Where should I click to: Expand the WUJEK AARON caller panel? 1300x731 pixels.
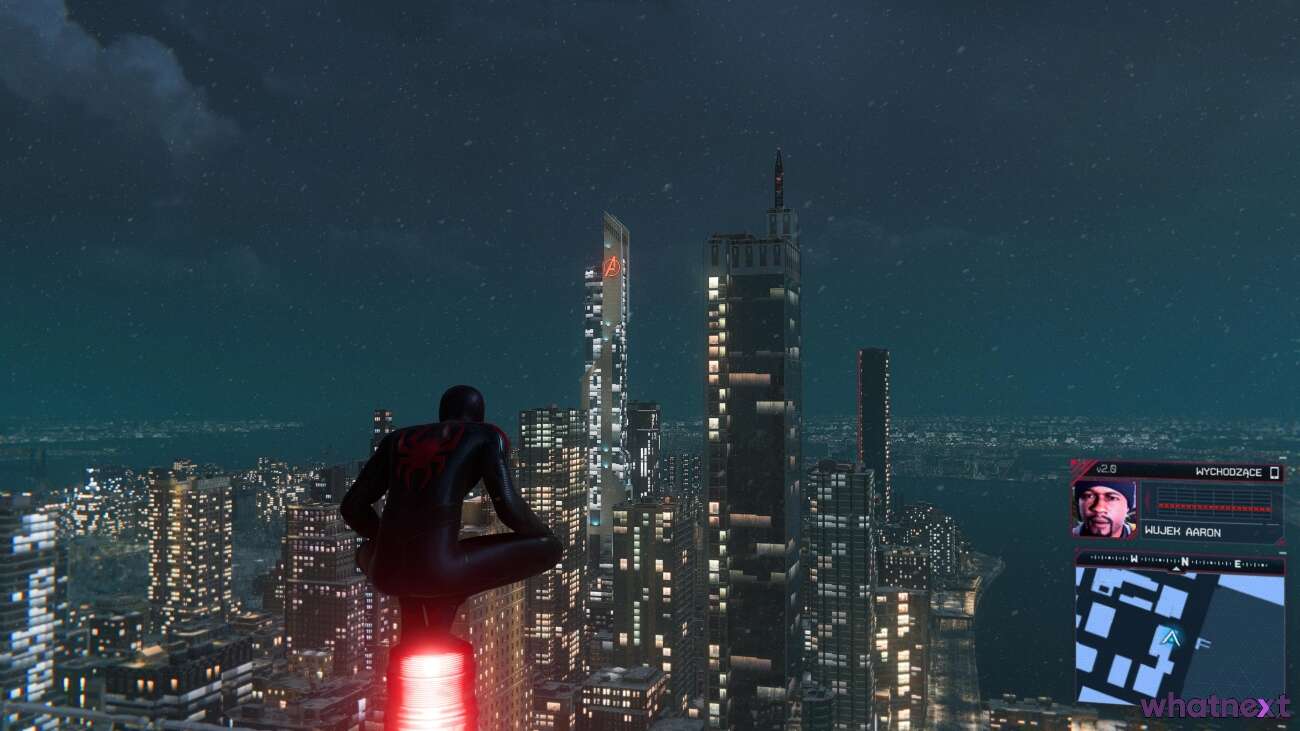pos(1181,531)
